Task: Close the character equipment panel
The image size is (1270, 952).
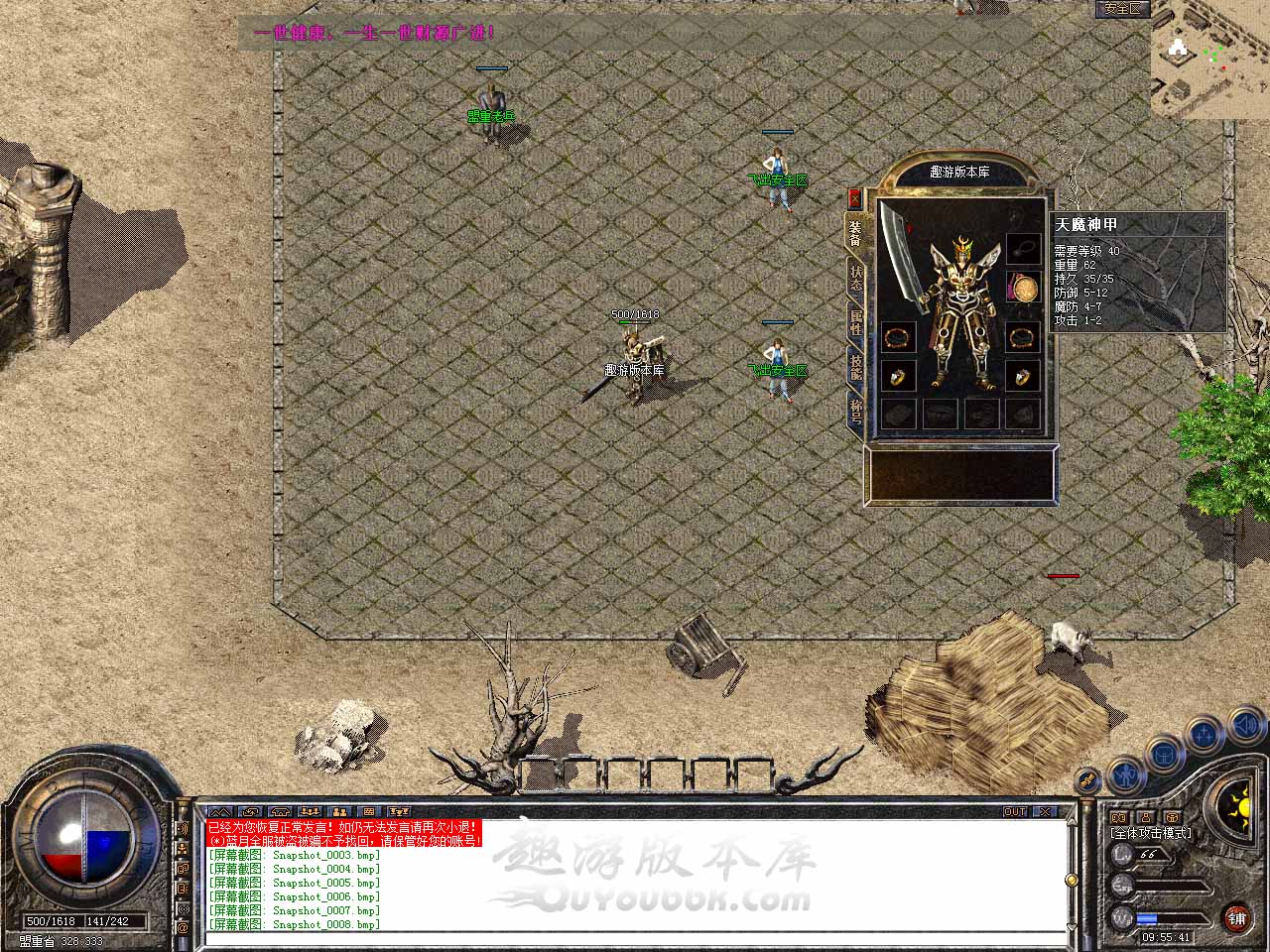Action: point(854,198)
